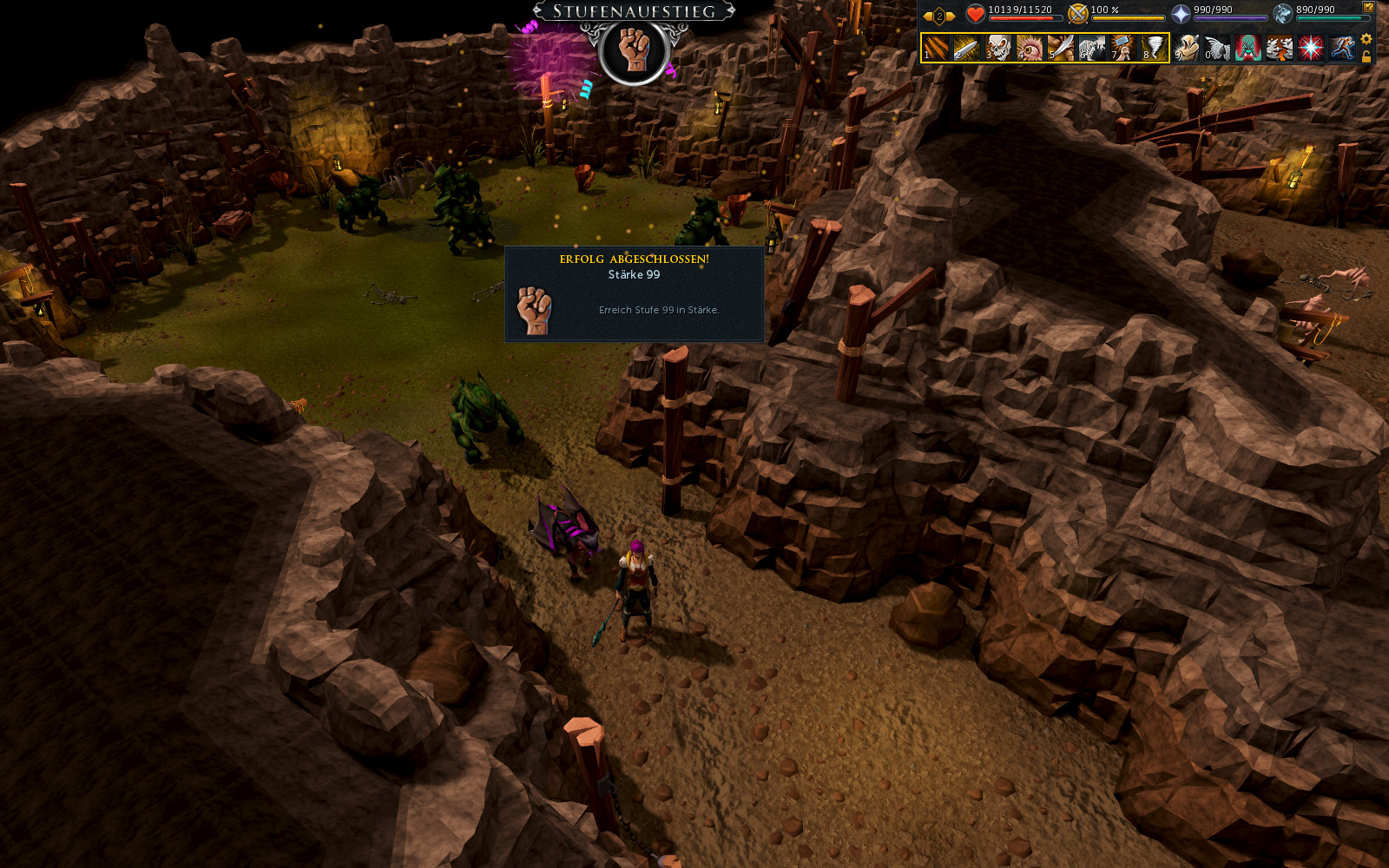Activate the hooded figure ability in slot 9
This screenshot has width=1389, height=868.
pos(1187,48)
